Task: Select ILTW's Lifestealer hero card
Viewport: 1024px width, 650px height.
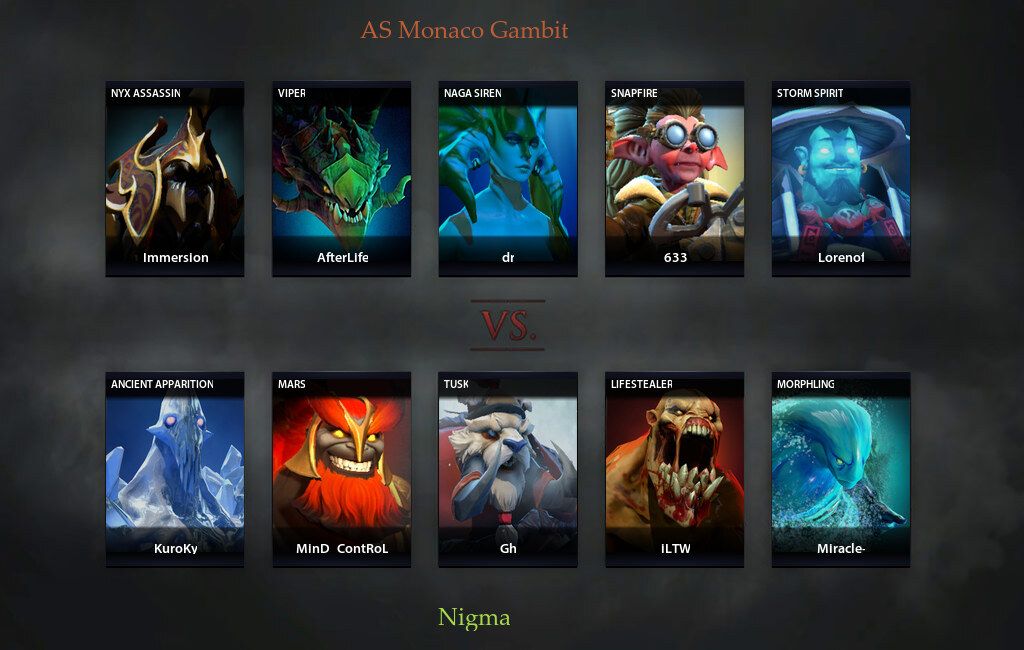Action: pos(675,470)
